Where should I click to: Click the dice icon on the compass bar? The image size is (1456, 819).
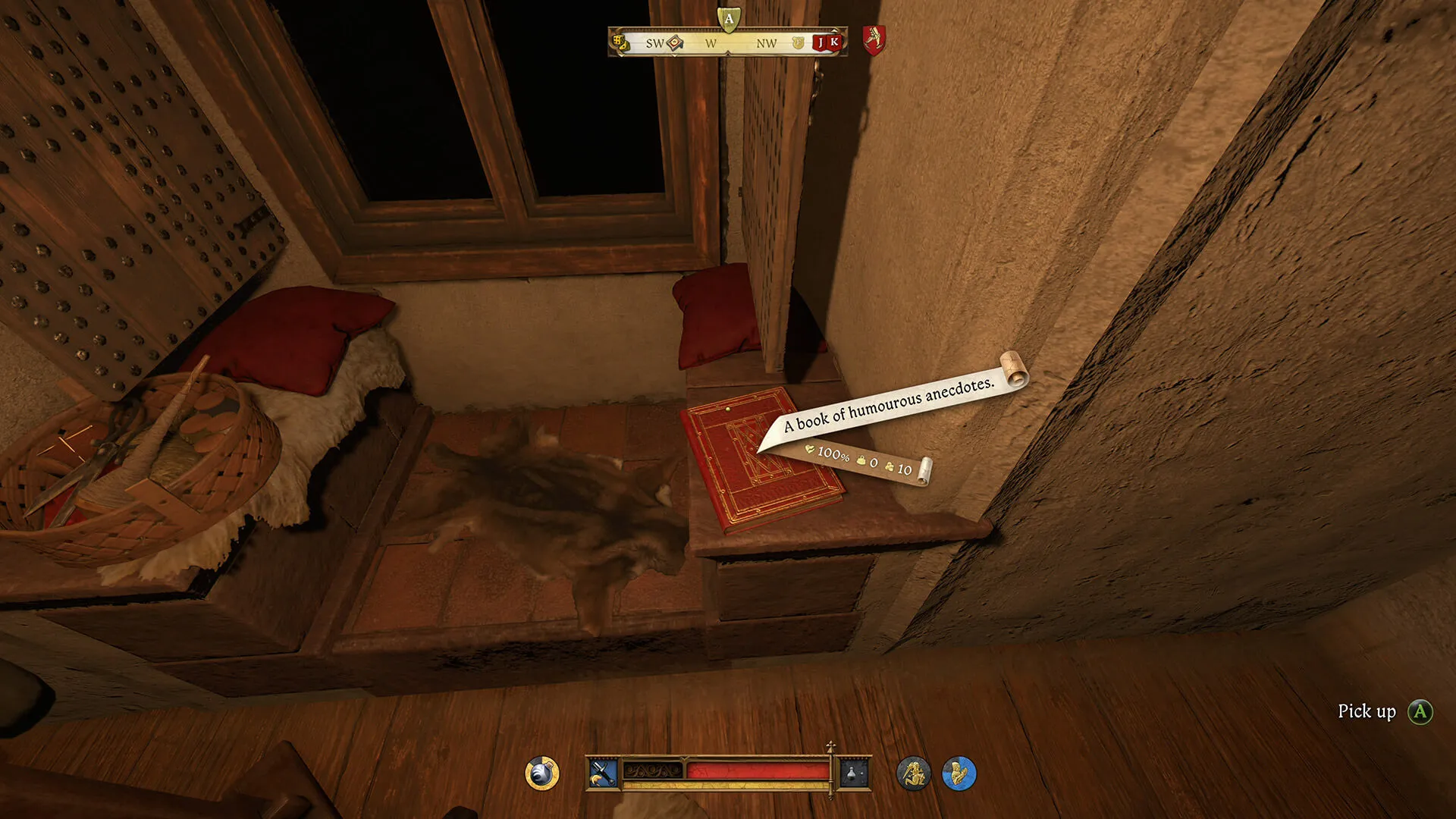coord(620,42)
